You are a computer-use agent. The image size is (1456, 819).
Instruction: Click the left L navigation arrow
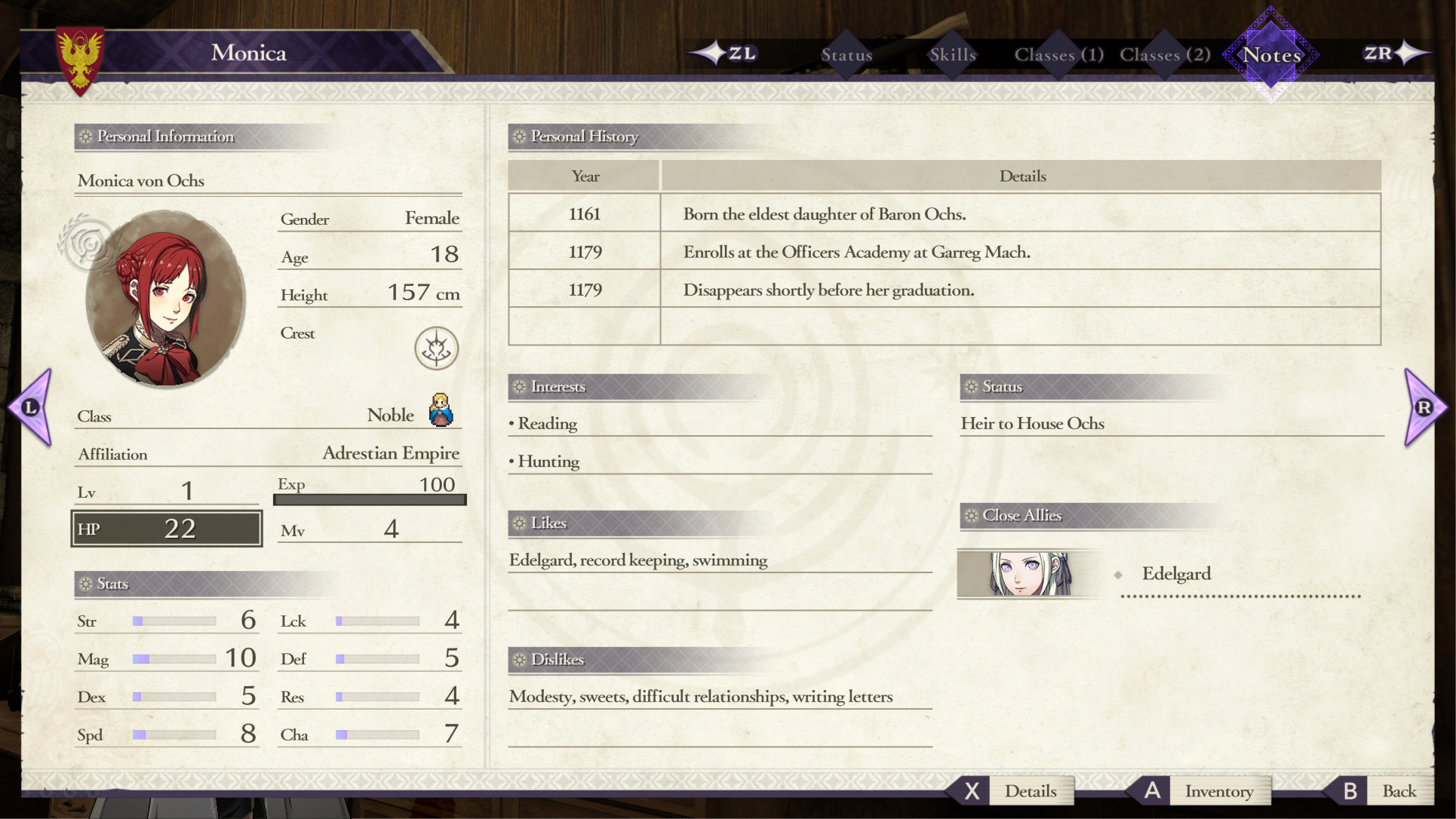pos(30,407)
